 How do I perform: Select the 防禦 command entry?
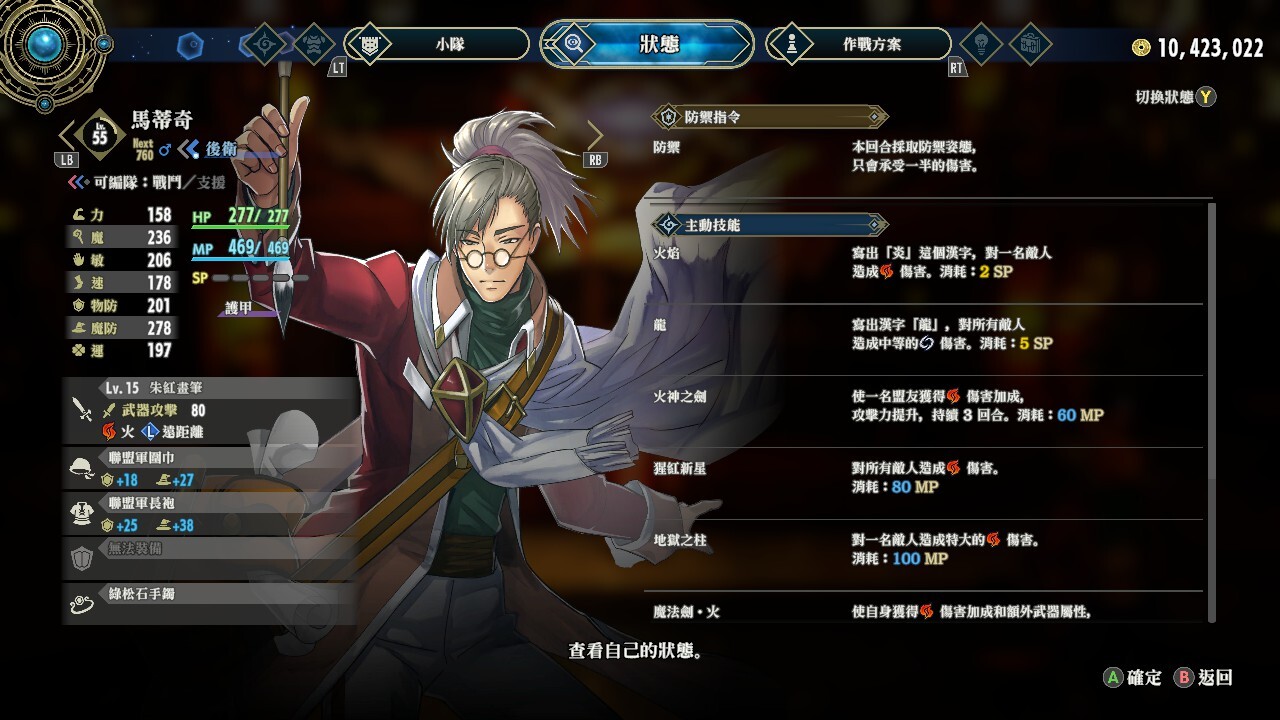925,156
